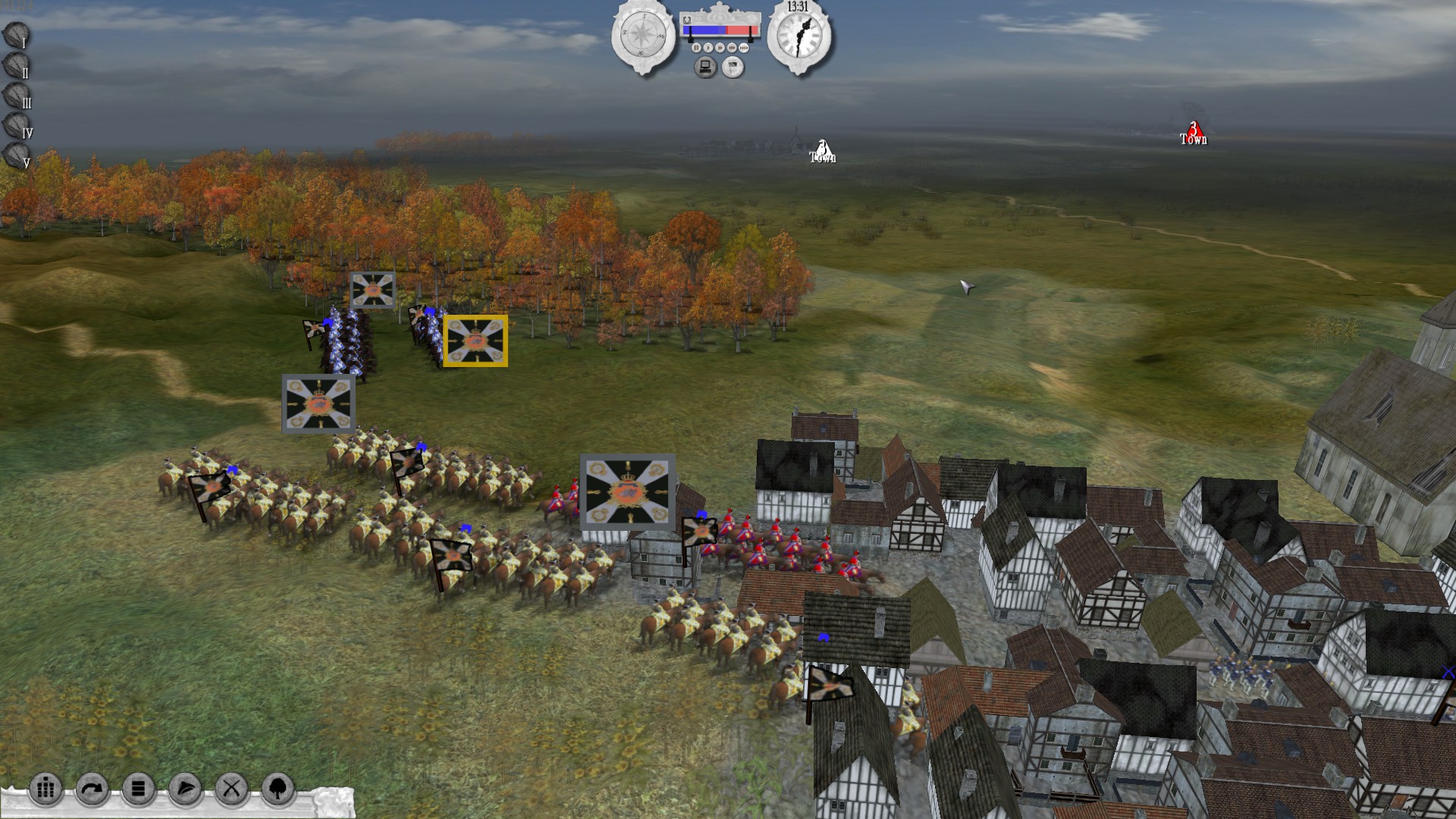Enable fastest speed with the quadruple-arrow button
The width and height of the screenshot is (1456, 819).
(x=744, y=48)
